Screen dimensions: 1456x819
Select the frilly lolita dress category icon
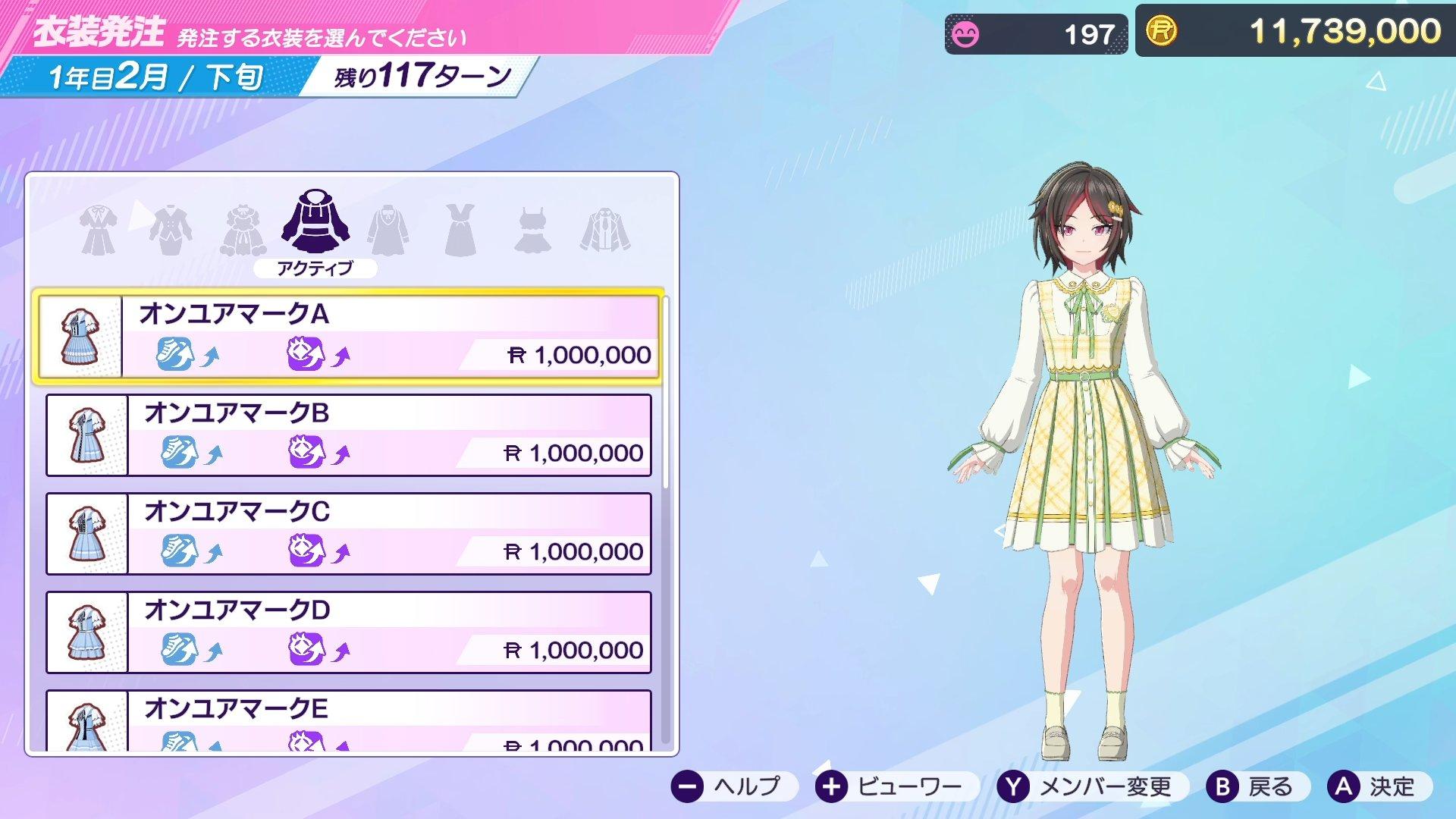(x=243, y=227)
